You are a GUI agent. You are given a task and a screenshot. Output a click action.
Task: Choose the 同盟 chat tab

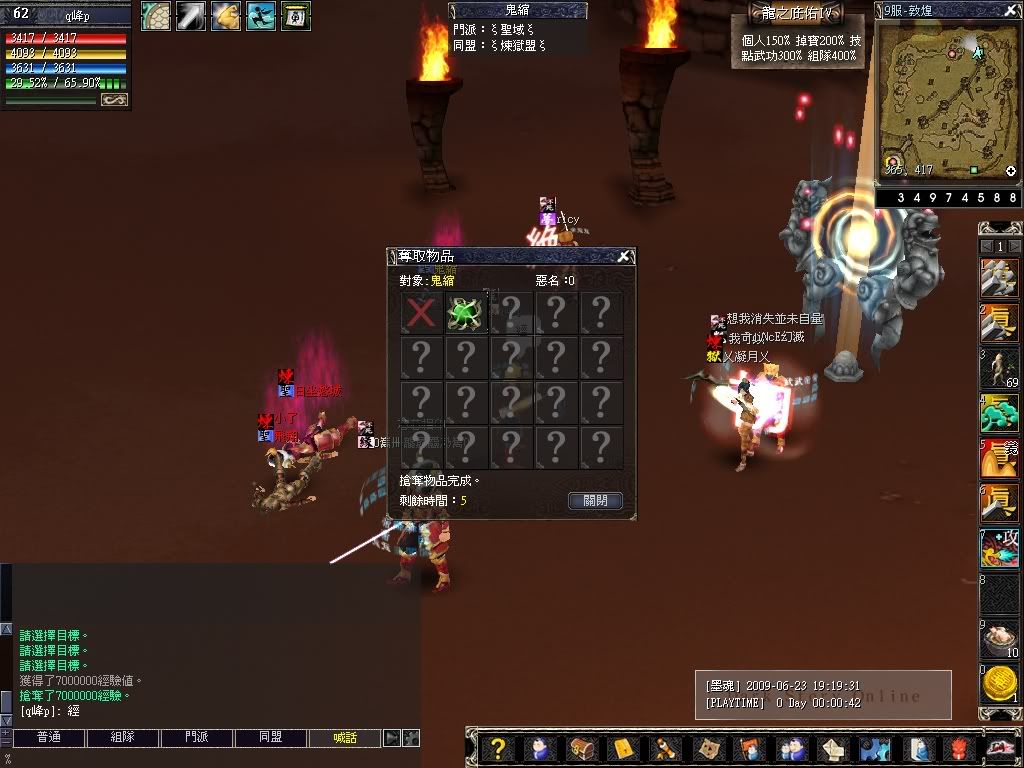coord(271,738)
